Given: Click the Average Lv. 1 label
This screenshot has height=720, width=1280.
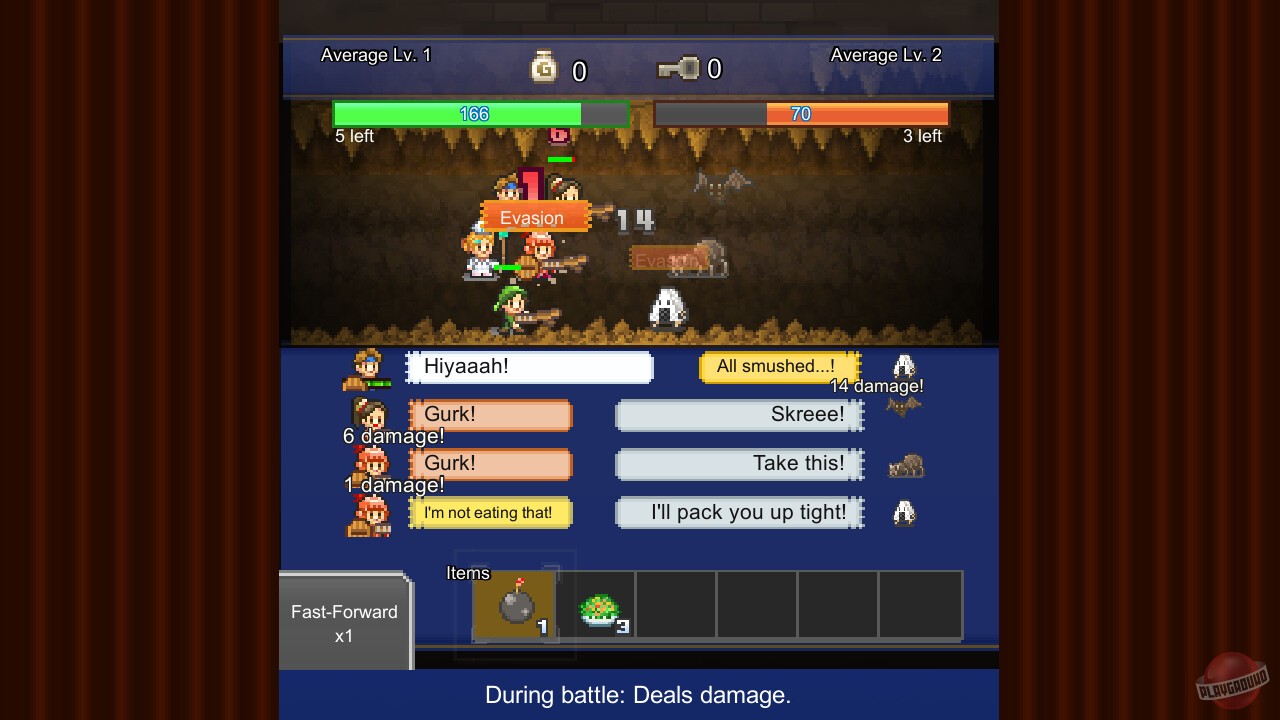Looking at the screenshot, I should tap(375, 55).
